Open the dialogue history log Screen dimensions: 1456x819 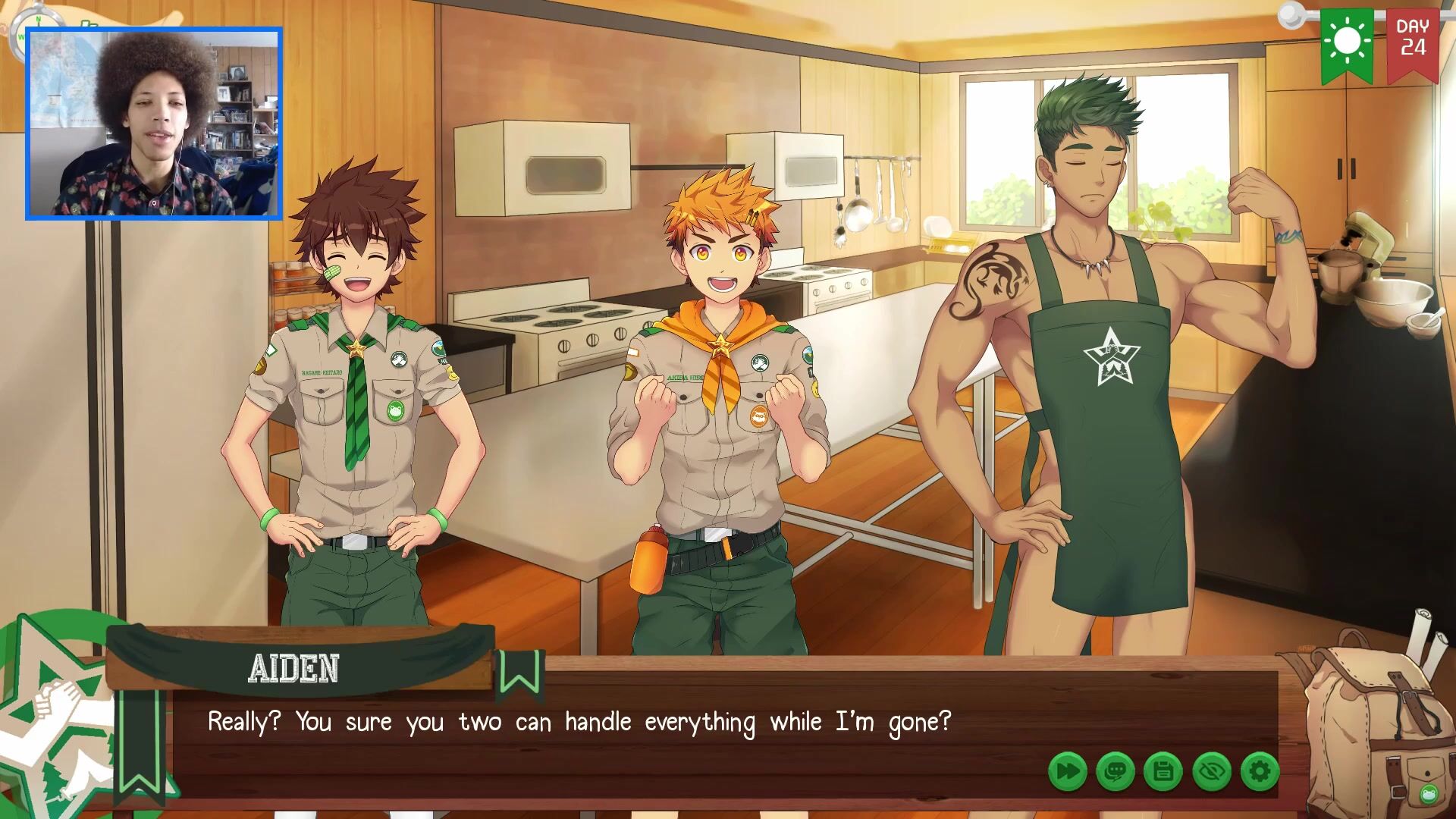pos(1115,772)
